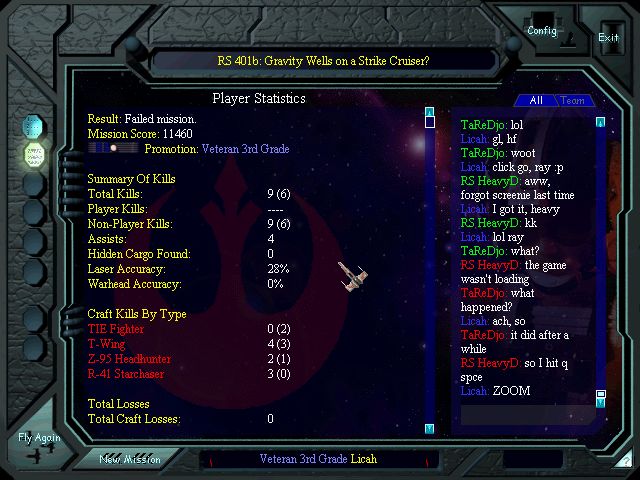Switch chat to the Team tab

pyautogui.click(x=572, y=101)
